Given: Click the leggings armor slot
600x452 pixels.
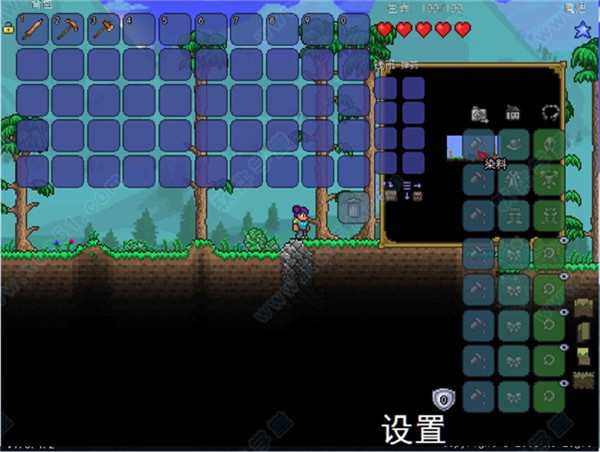Looking at the screenshot, I should tap(547, 214).
